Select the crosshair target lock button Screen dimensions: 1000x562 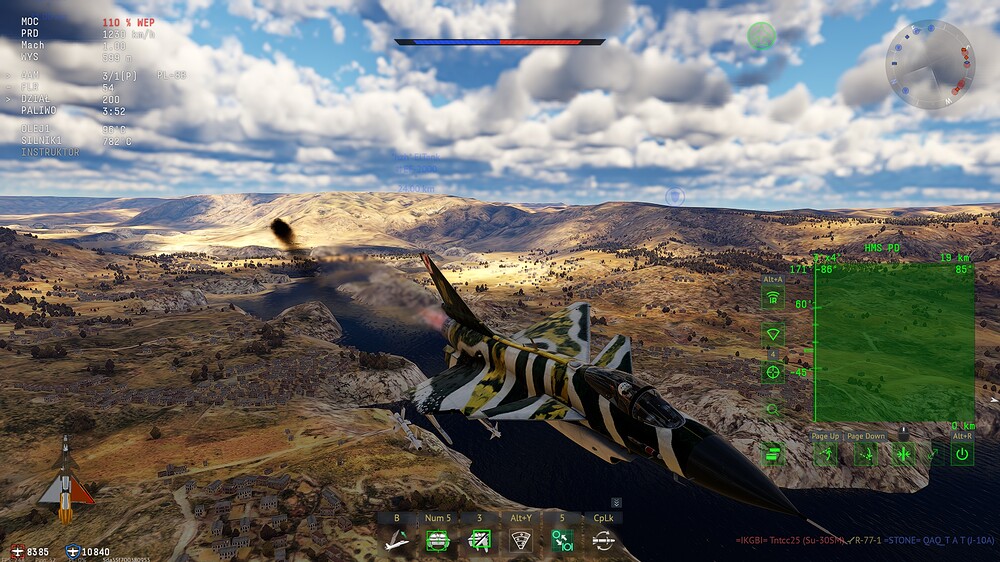773,372
